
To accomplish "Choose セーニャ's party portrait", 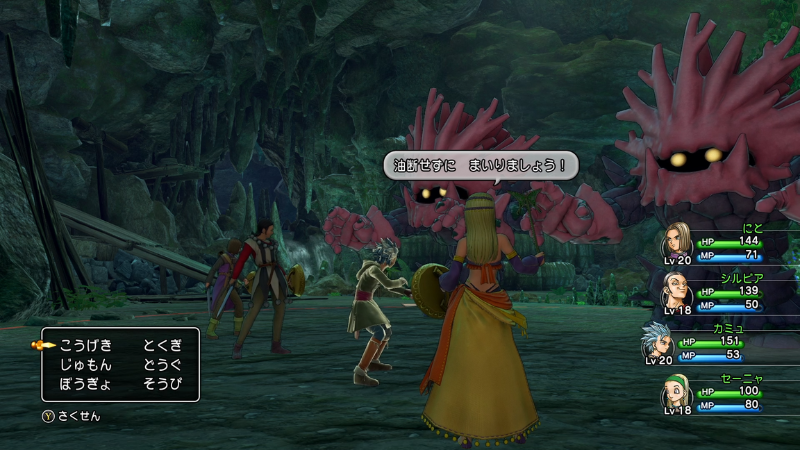I will (676, 394).
